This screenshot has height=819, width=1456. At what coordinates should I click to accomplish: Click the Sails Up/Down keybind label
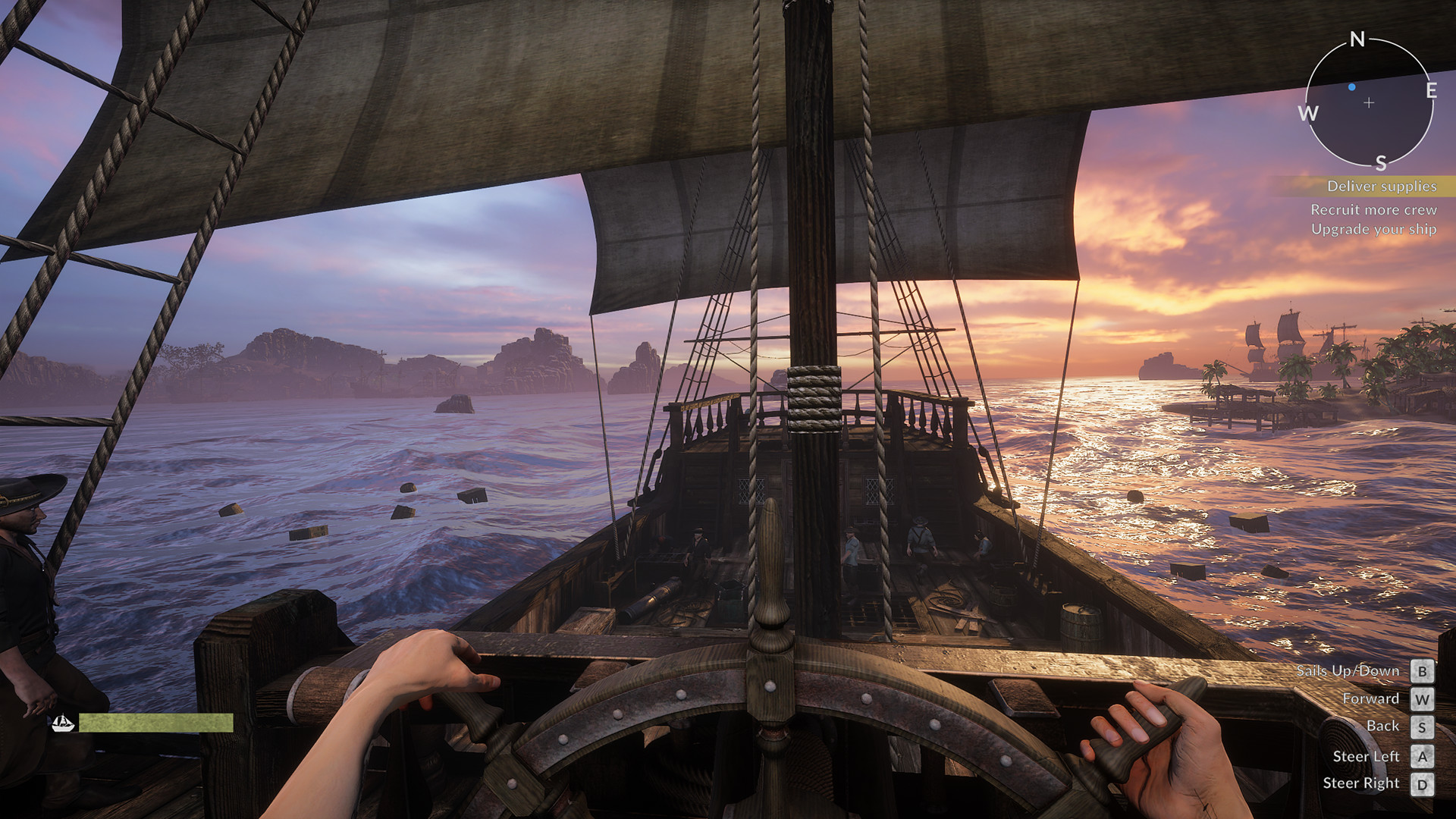(x=1348, y=670)
